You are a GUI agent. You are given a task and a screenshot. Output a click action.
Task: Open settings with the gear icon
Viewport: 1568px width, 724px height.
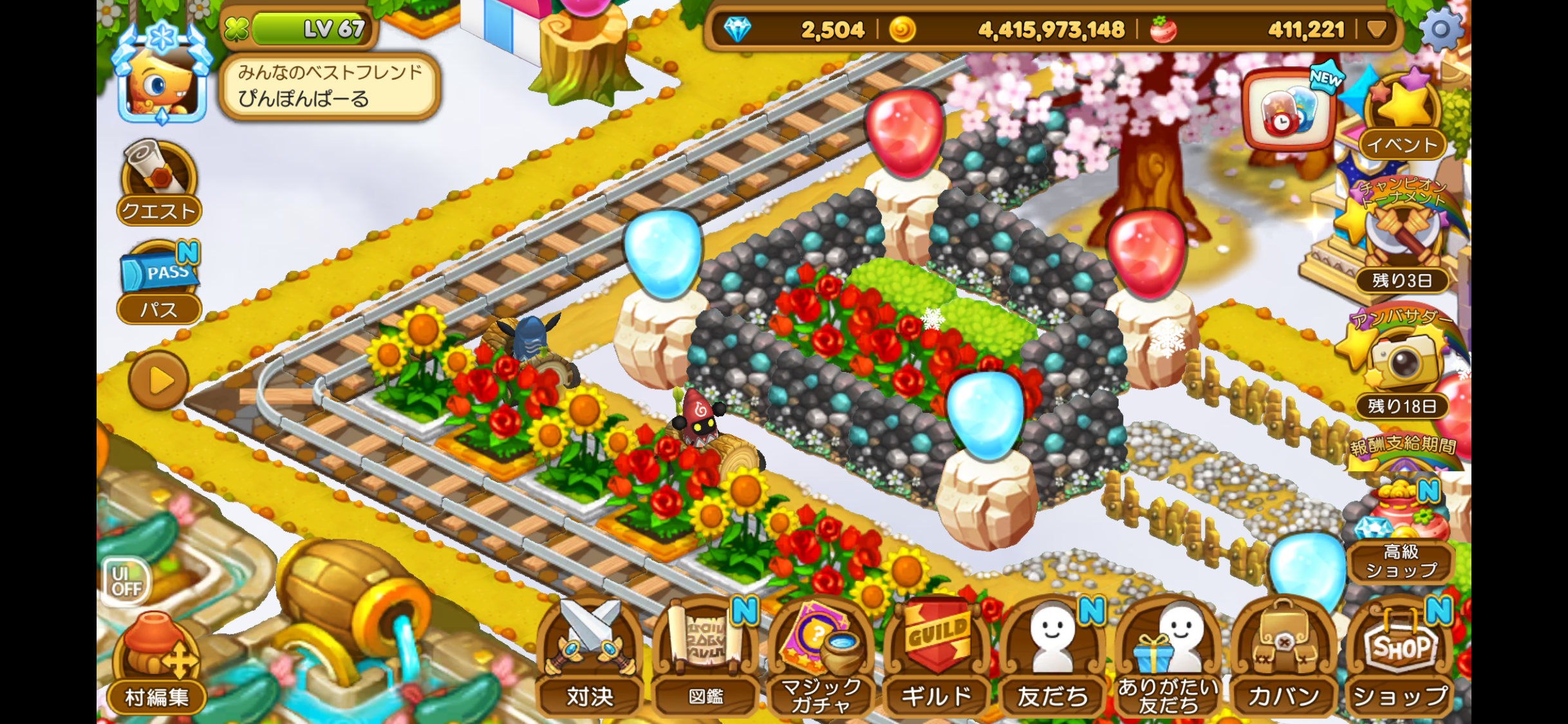click(1441, 29)
